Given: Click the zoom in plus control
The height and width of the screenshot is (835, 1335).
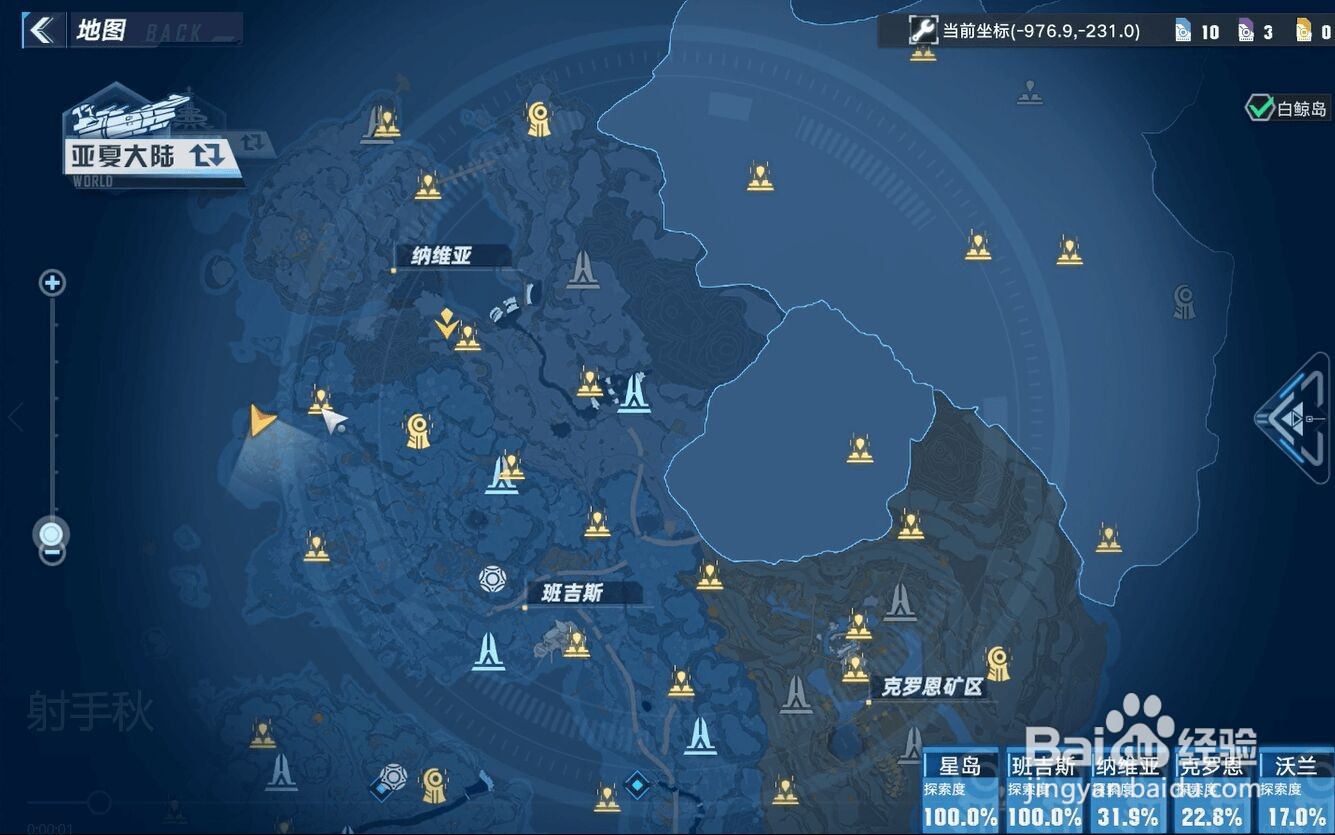Looking at the screenshot, I should (51, 282).
